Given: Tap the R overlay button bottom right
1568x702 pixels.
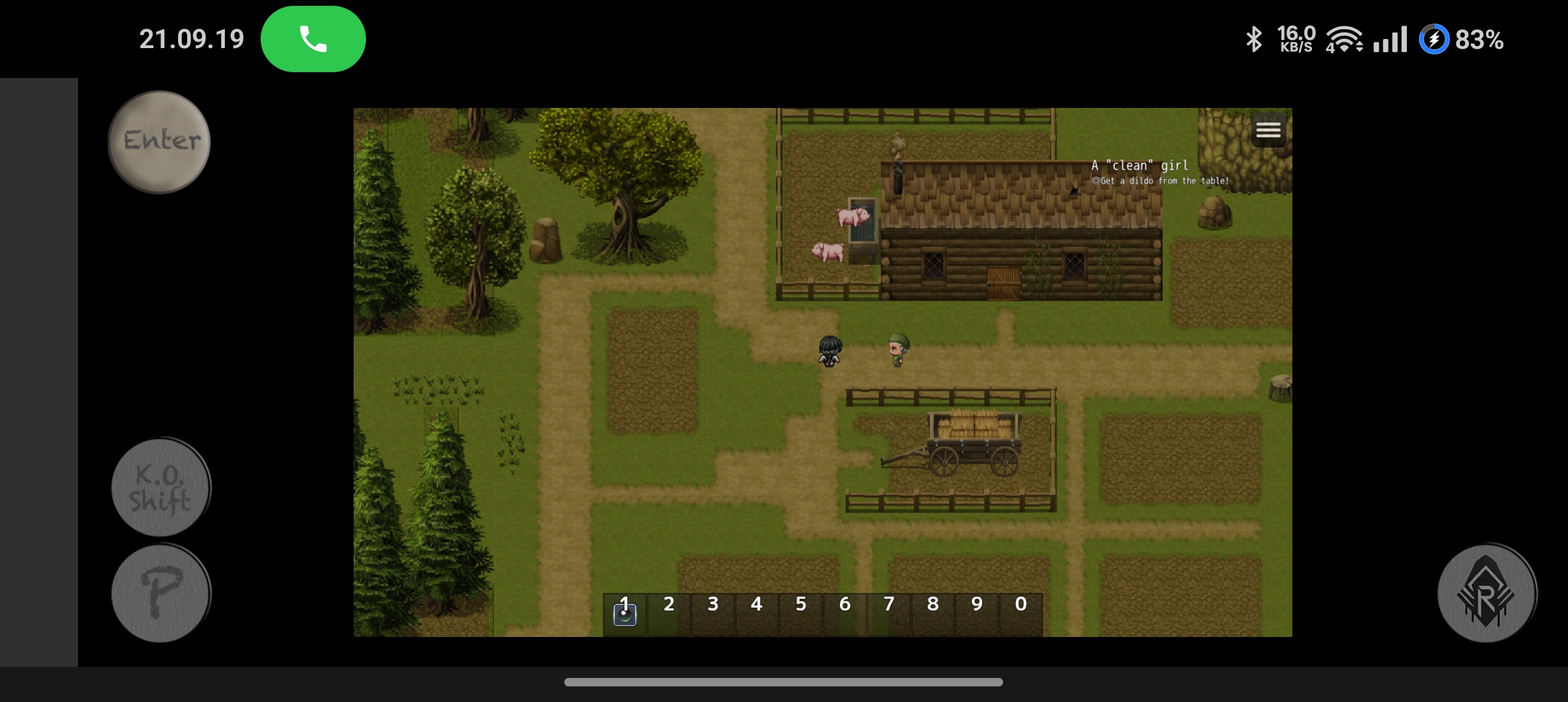Looking at the screenshot, I should pos(1485,592).
